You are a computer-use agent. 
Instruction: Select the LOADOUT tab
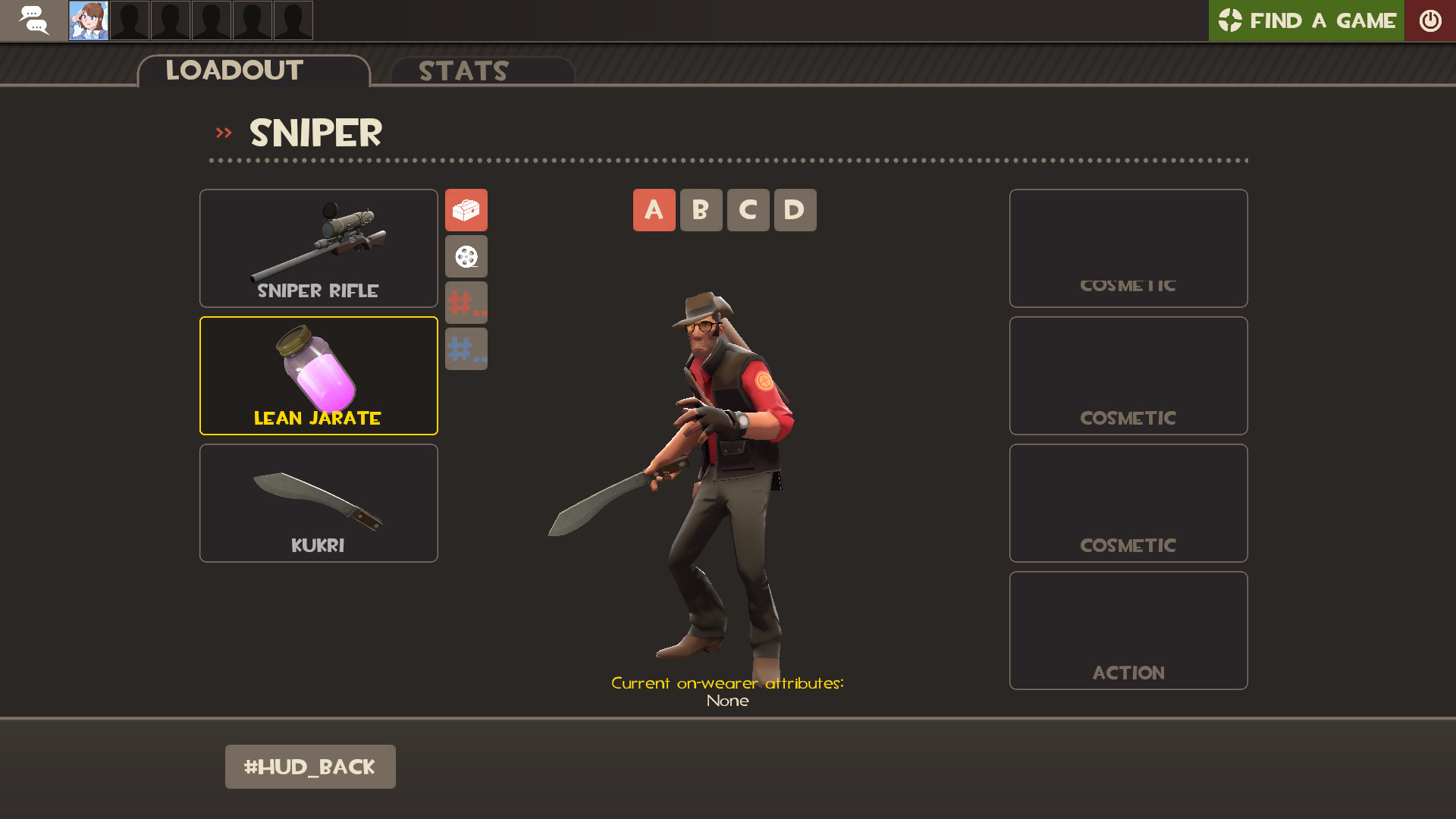coord(234,71)
